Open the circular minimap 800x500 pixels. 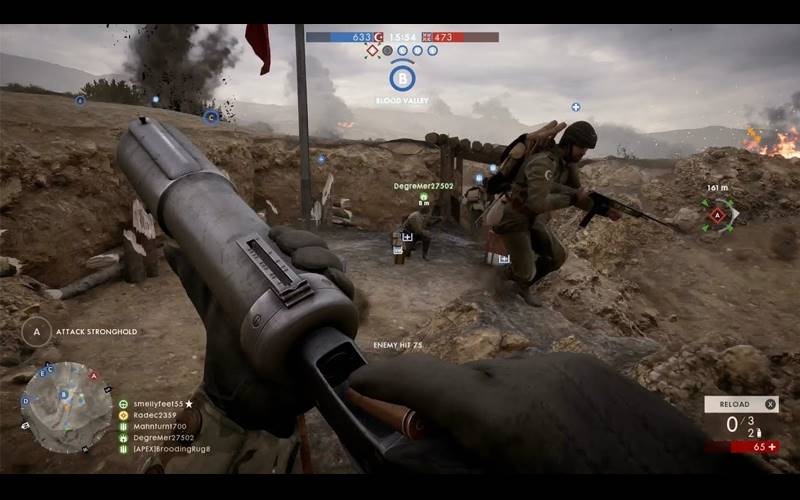click(66, 407)
